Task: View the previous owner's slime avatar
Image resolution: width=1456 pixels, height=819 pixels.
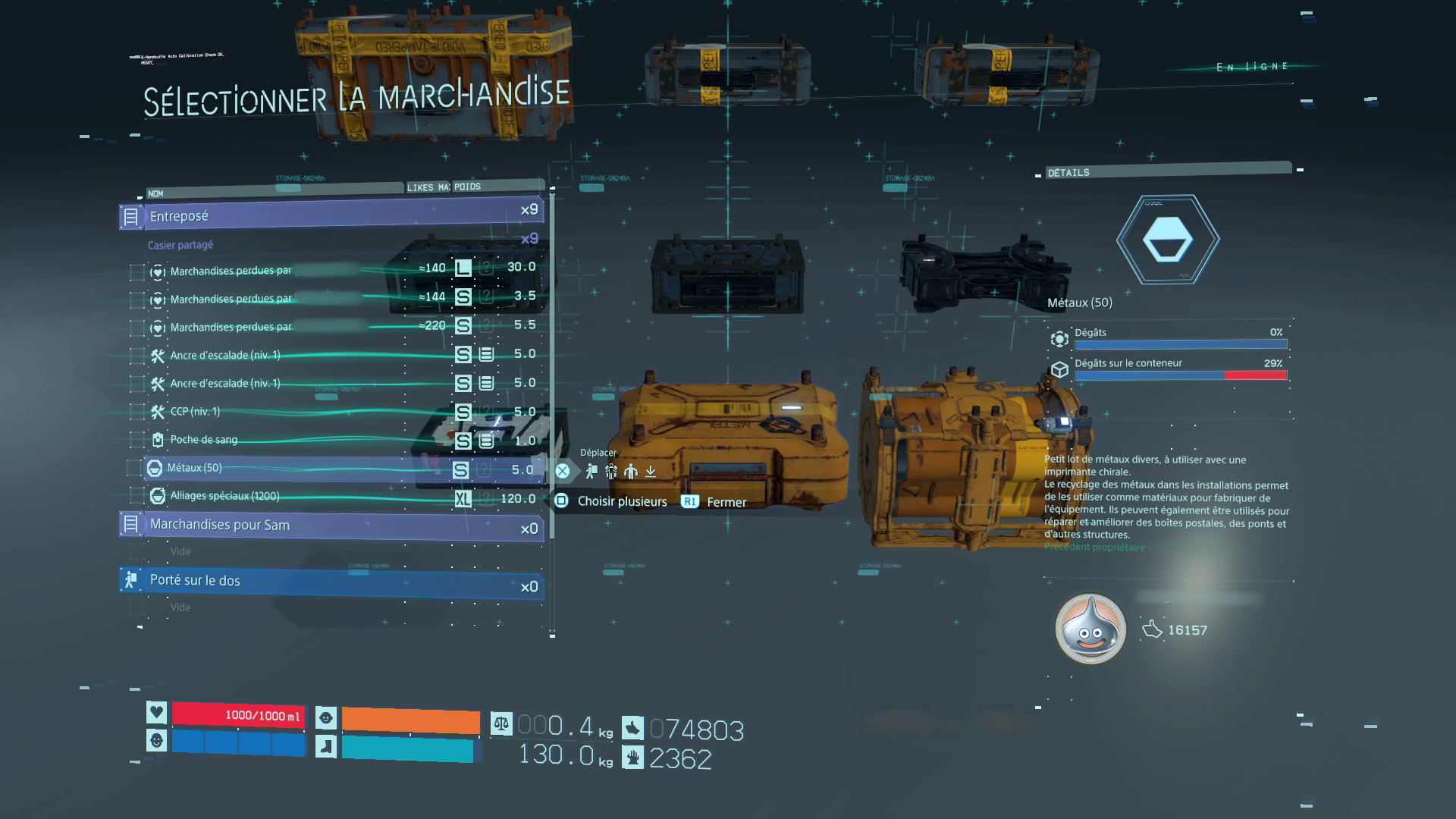Action: [1090, 629]
